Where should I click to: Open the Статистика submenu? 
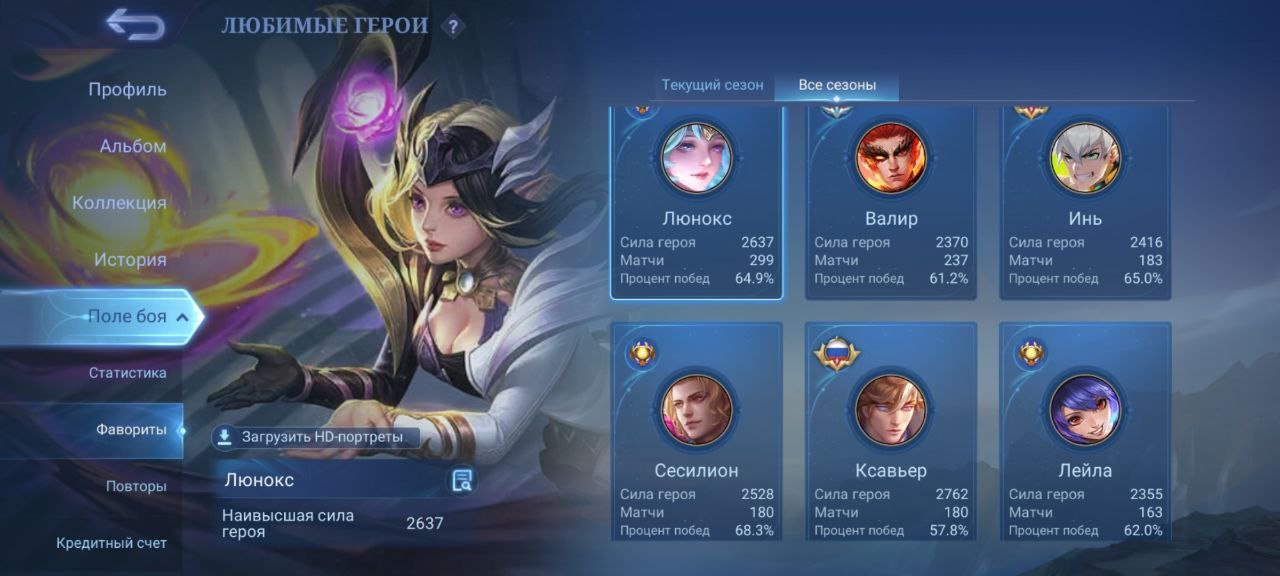click(127, 373)
